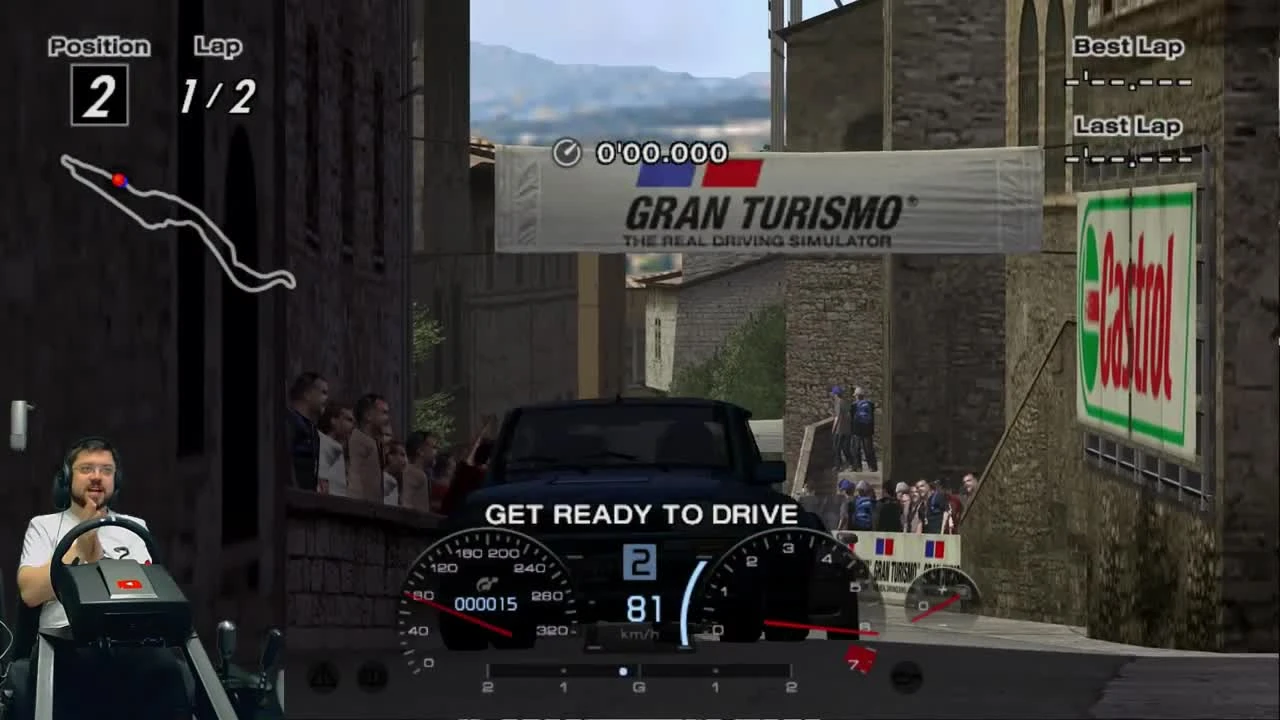The image size is (1280, 720).
Task: Toggle the Best Lap display
Action: (1128, 65)
